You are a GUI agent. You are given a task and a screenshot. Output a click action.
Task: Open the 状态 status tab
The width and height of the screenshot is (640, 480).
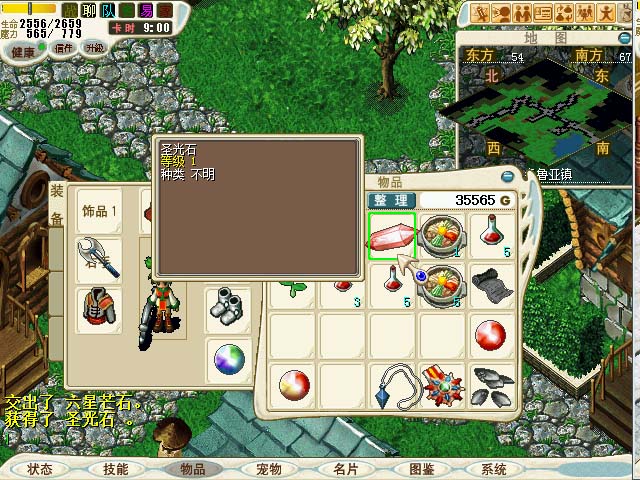pyautogui.click(x=40, y=469)
